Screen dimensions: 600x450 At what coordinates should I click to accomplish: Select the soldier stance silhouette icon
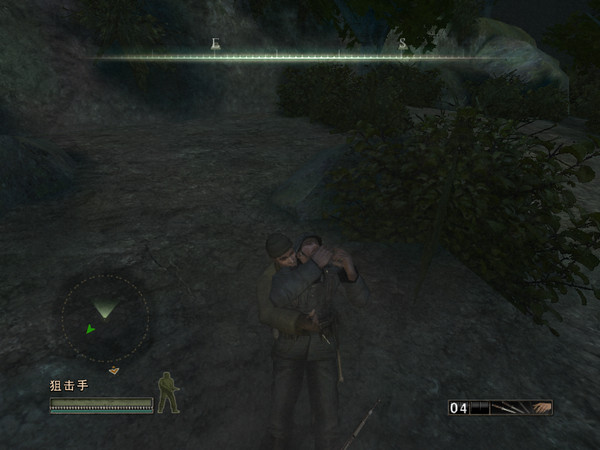168,392
